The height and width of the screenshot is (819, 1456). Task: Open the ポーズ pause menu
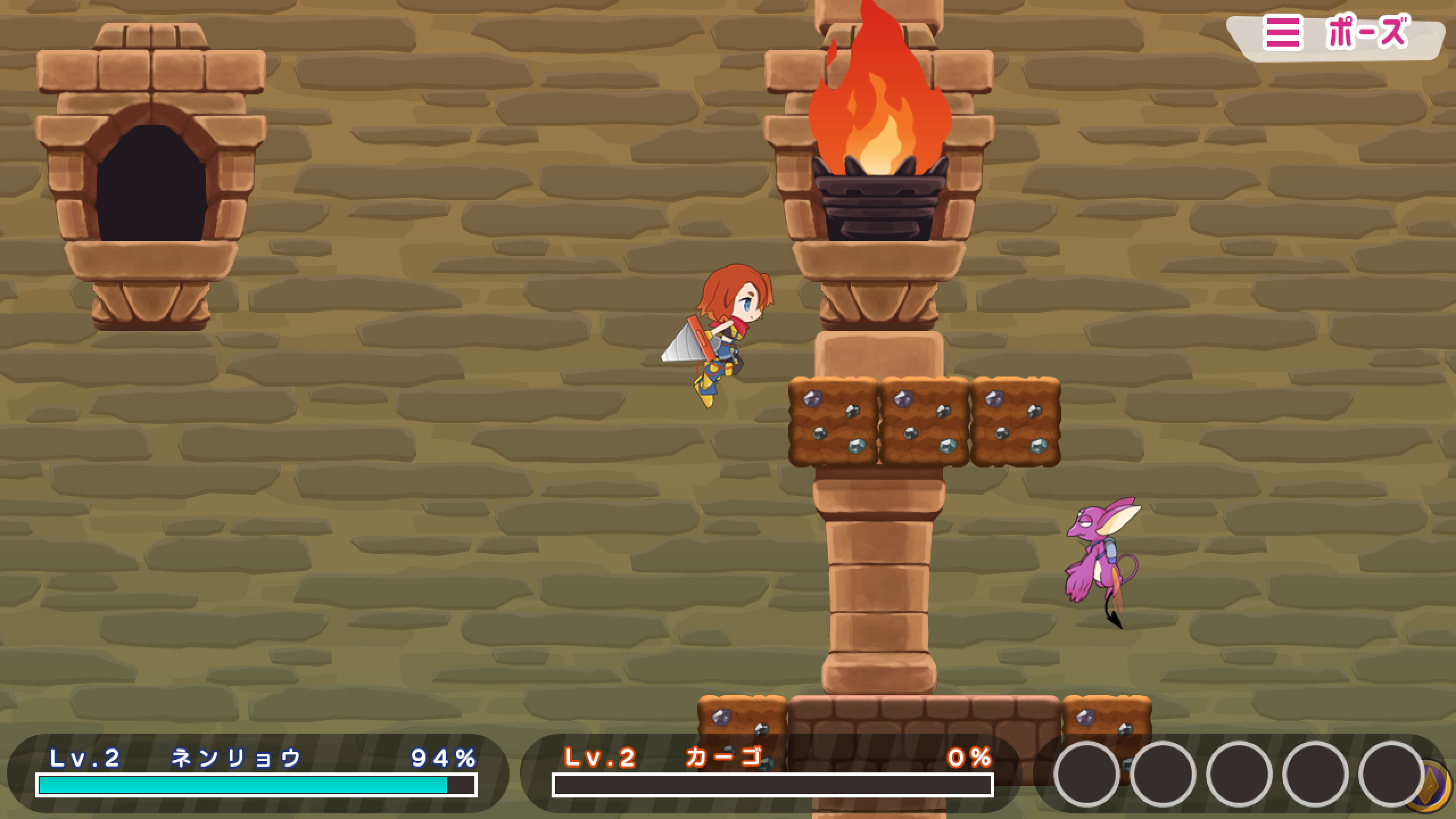[1335, 34]
